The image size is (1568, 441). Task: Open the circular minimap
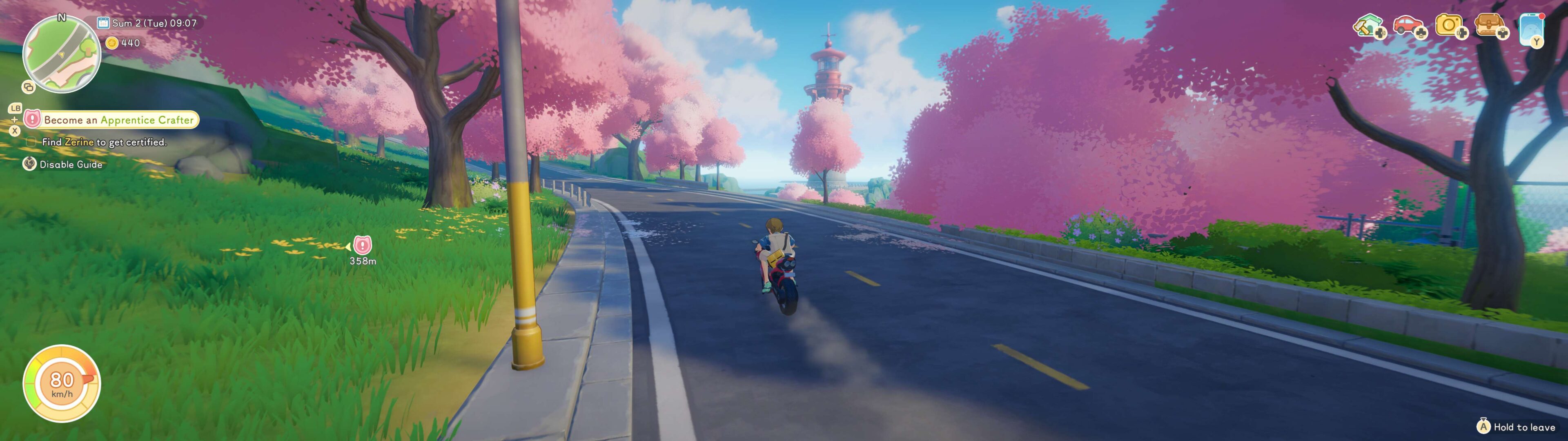click(62, 54)
